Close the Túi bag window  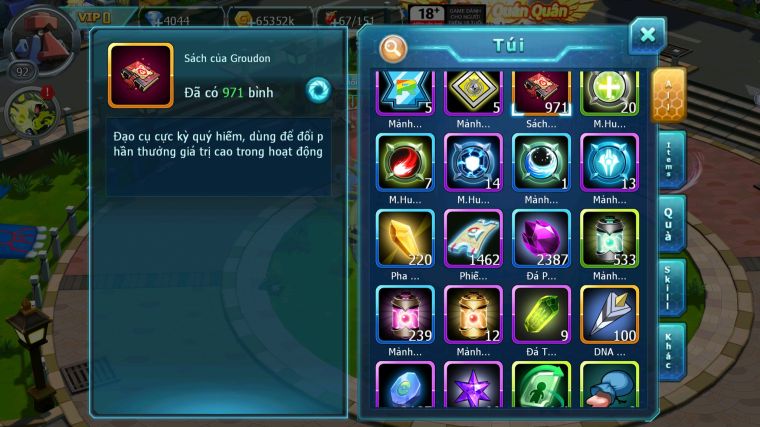(647, 37)
